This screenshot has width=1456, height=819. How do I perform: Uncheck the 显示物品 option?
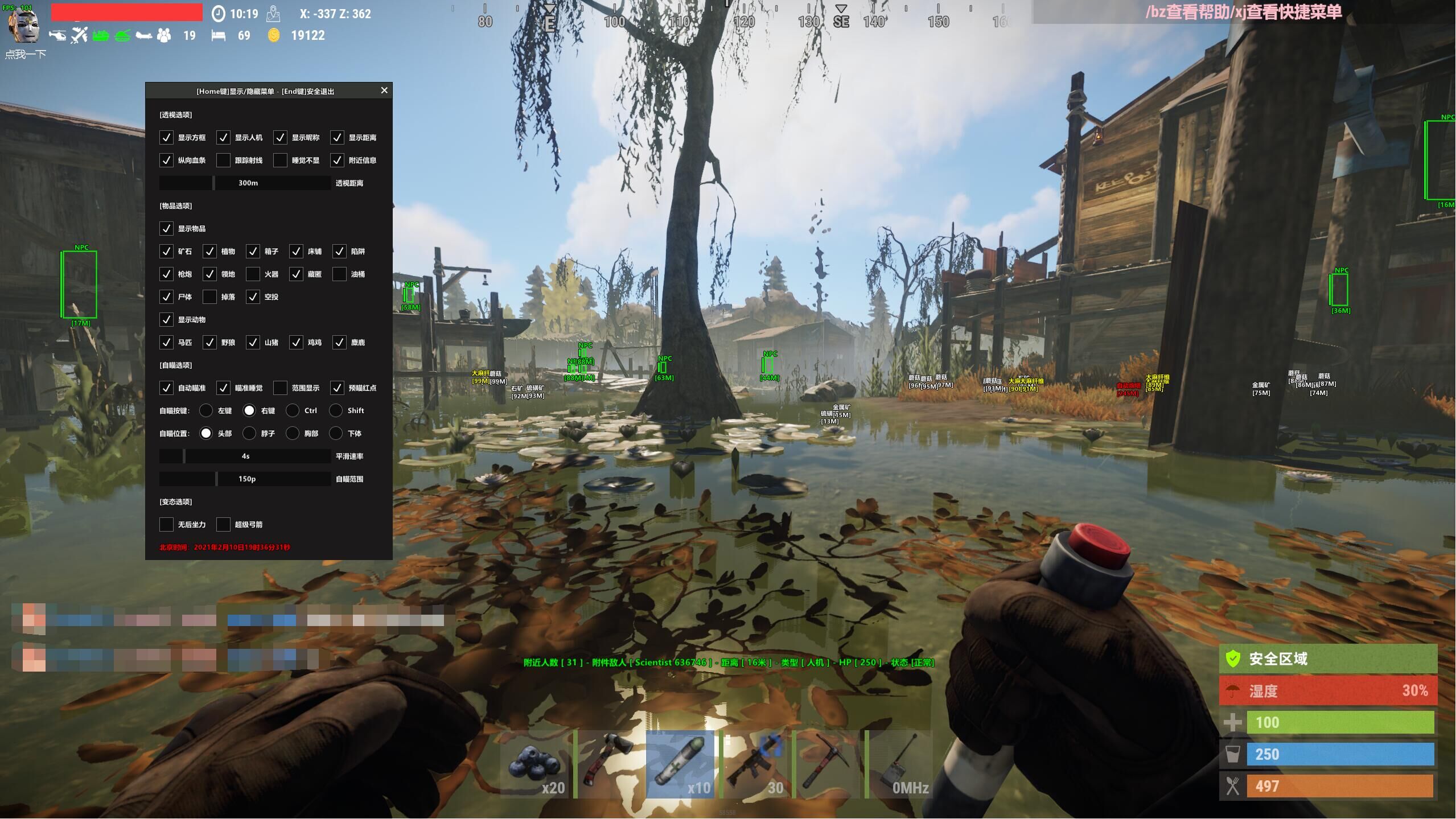coord(166,229)
